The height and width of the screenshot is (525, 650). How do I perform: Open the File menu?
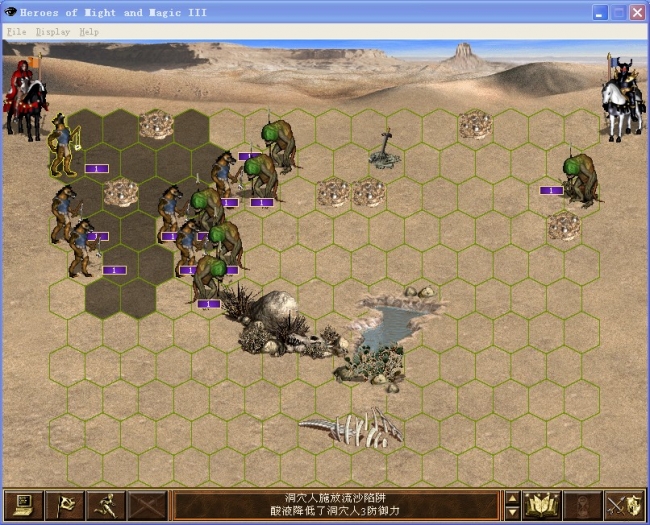[17, 32]
